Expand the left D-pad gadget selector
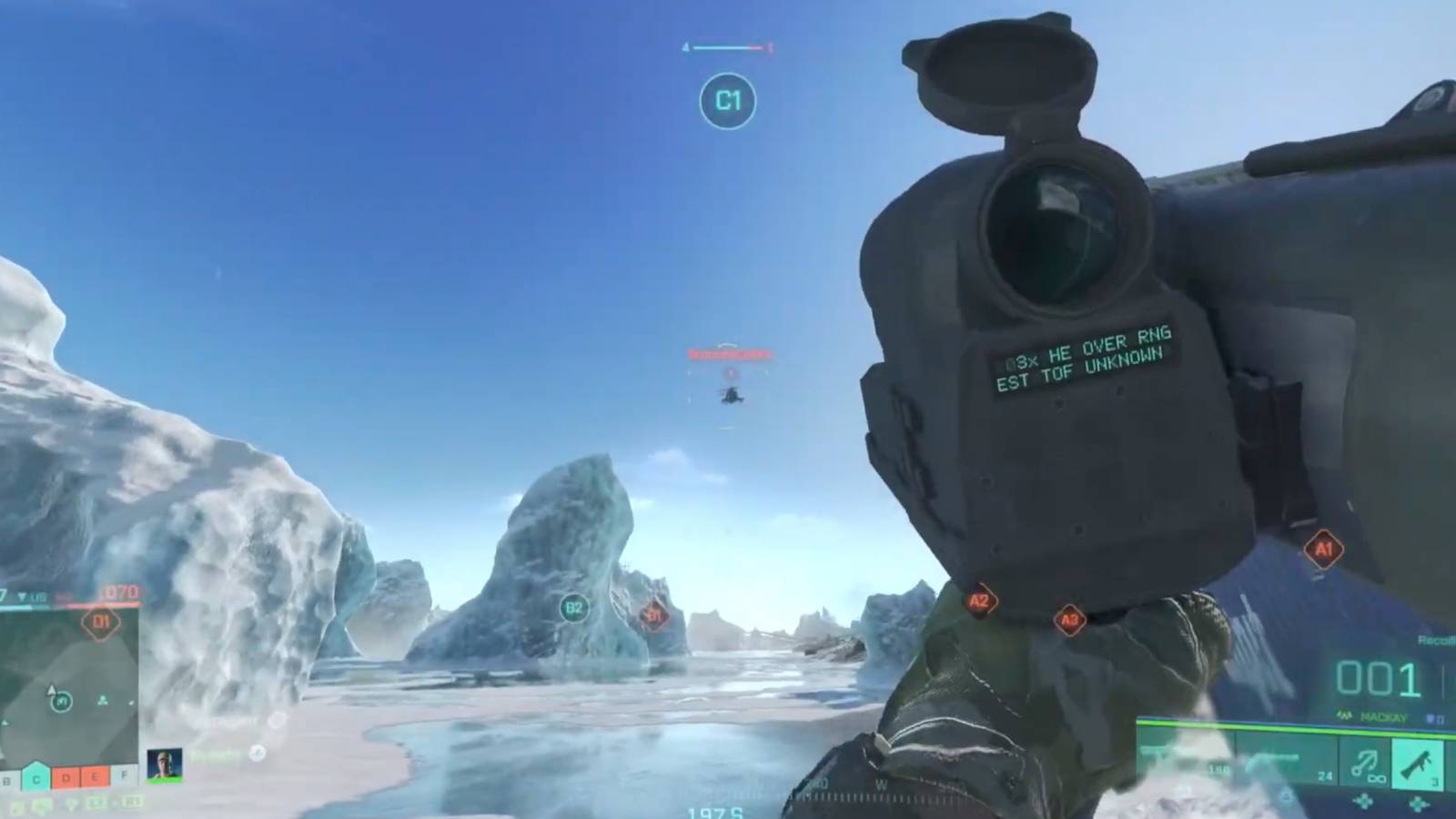The image size is (1456, 819). click(1364, 802)
